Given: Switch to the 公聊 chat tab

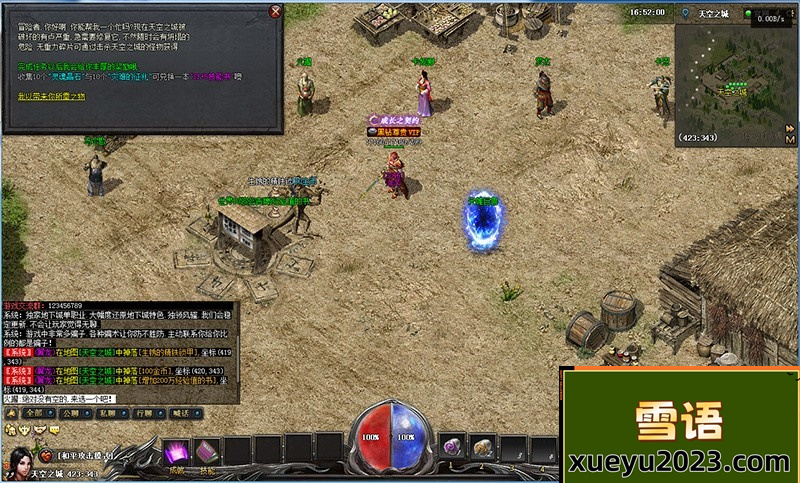Looking at the screenshot, I should [70, 411].
